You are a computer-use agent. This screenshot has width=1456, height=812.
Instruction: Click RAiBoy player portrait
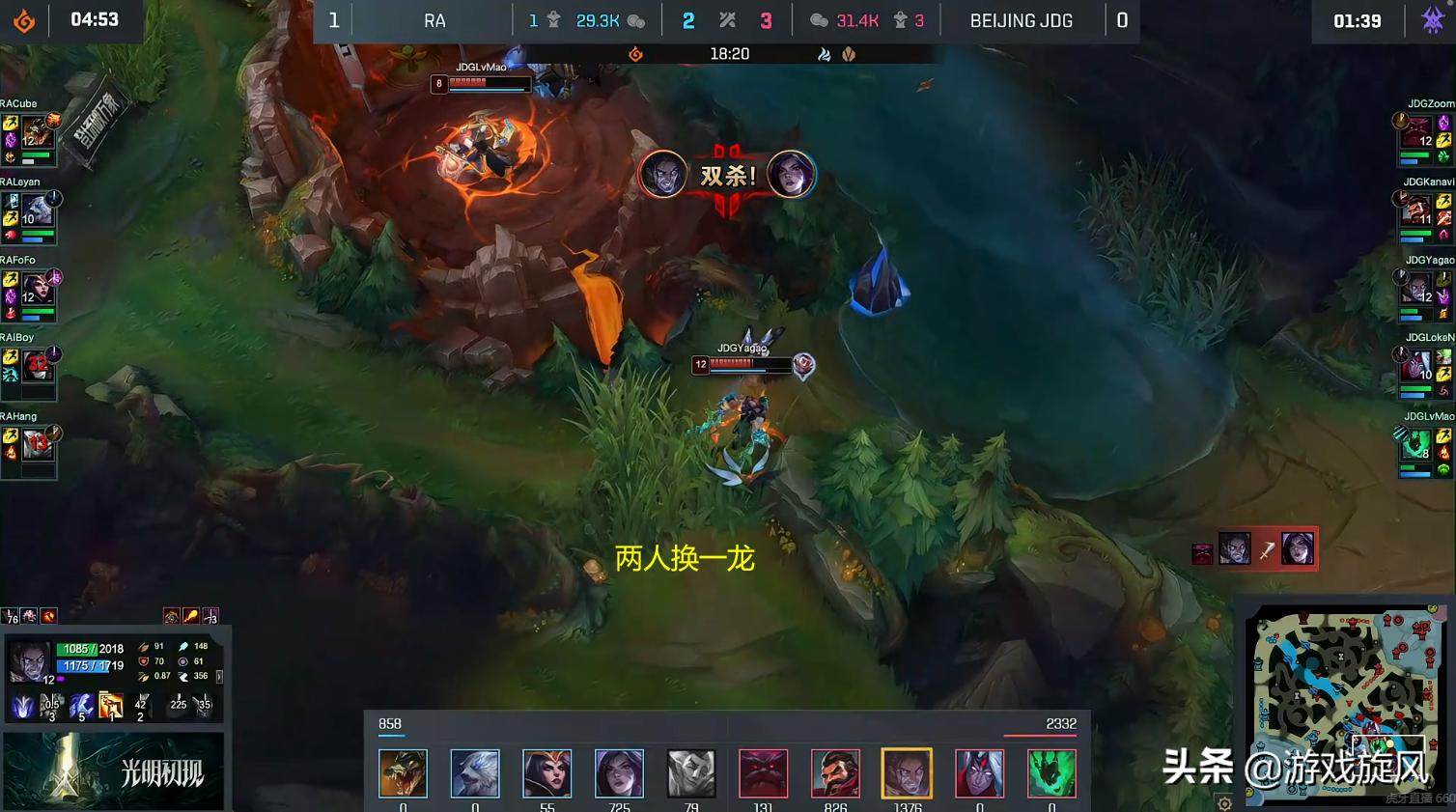coord(37,365)
